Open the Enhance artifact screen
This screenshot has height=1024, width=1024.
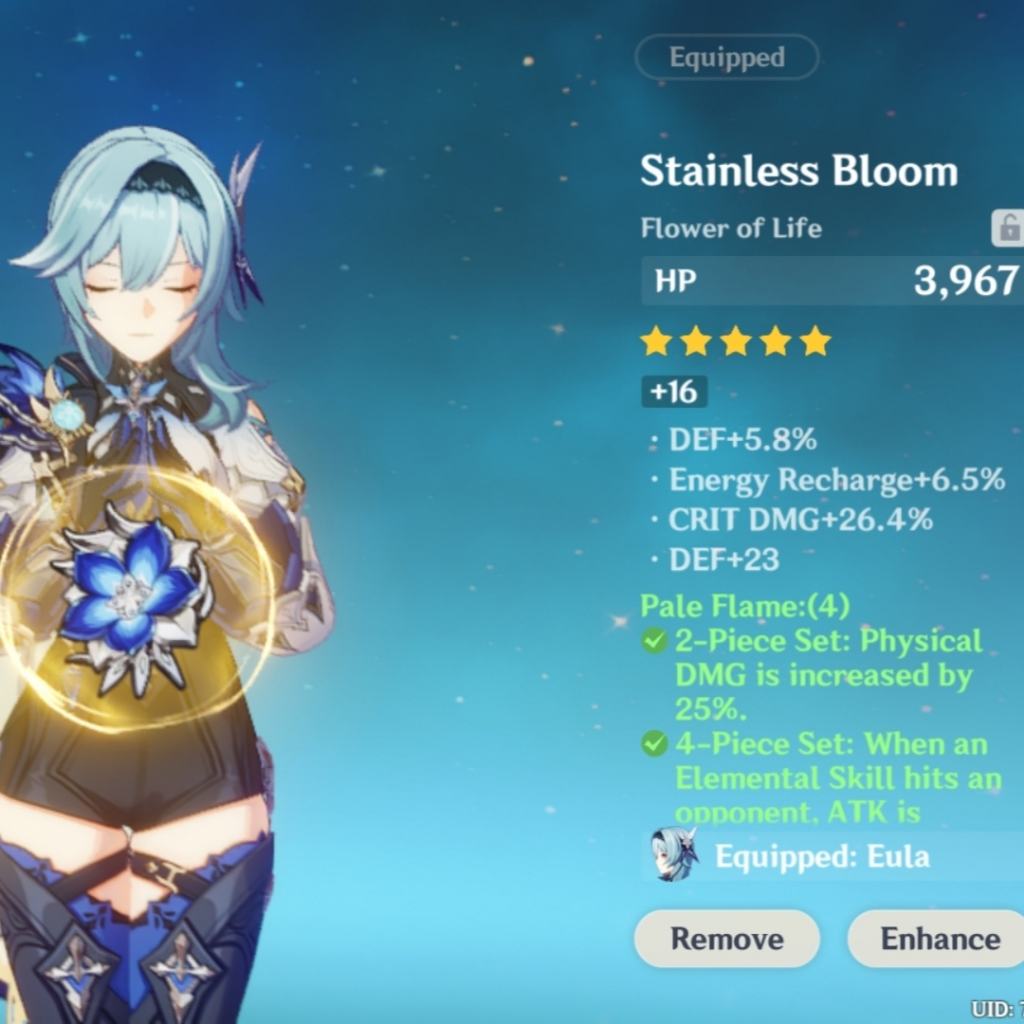tap(938, 939)
